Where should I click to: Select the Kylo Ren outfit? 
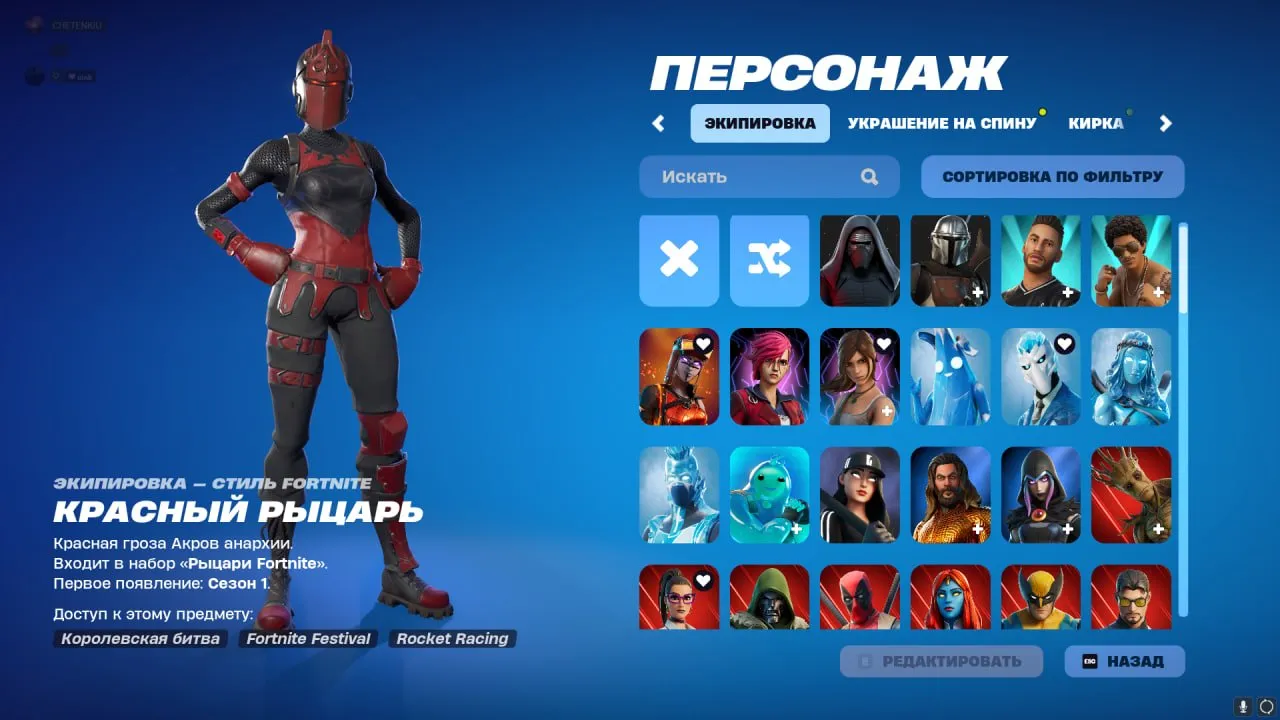click(x=859, y=261)
